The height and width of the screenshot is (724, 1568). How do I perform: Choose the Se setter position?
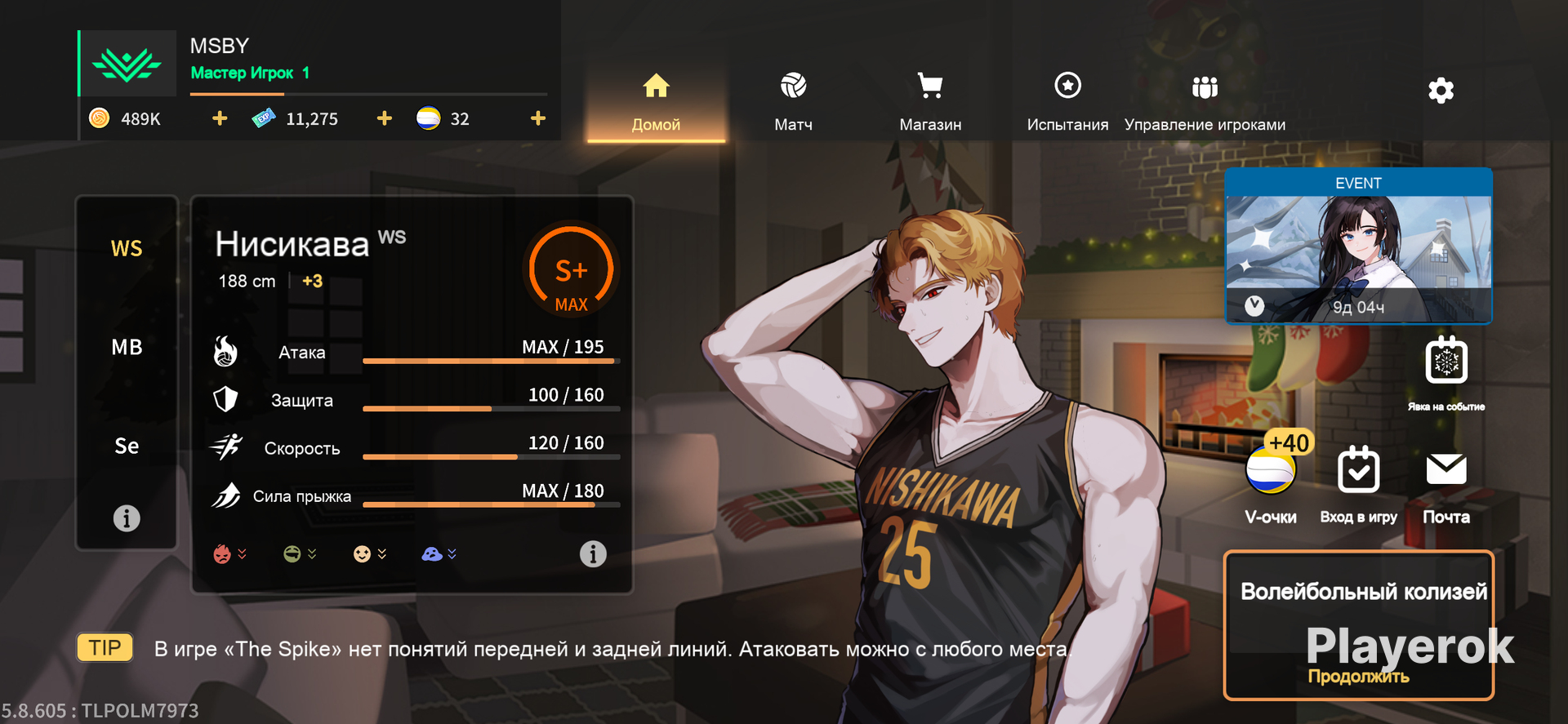pyautogui.click(x=127, y=446)
